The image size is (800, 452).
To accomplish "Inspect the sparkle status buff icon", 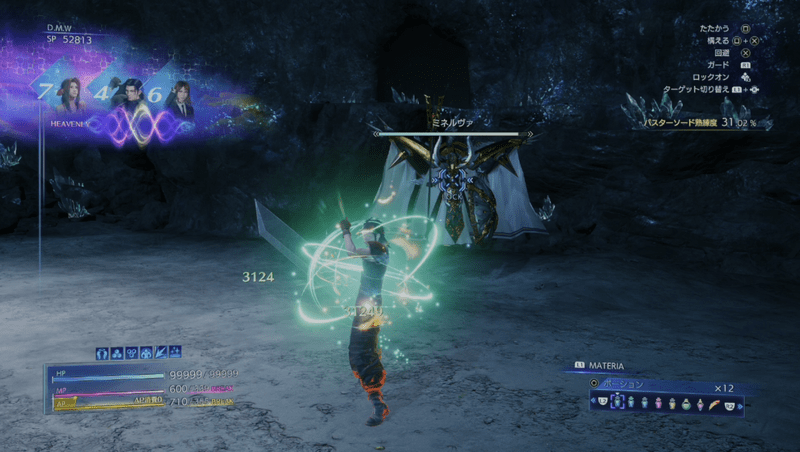I will tap(175, 352).
